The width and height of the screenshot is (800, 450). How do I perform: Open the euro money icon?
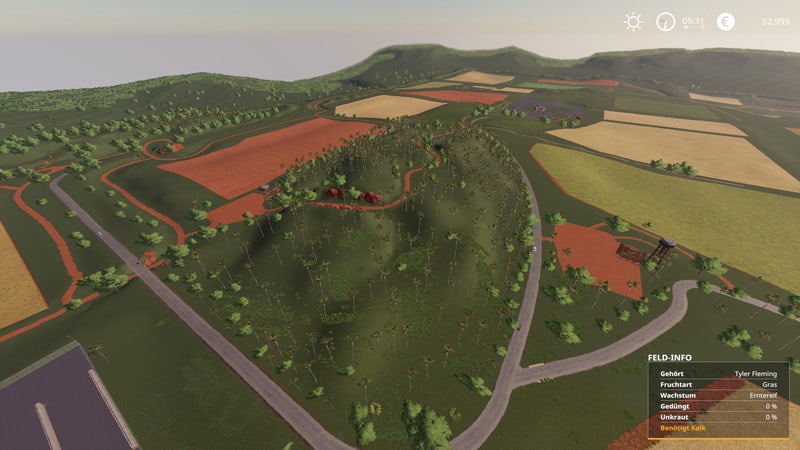[x=726, y=21]
